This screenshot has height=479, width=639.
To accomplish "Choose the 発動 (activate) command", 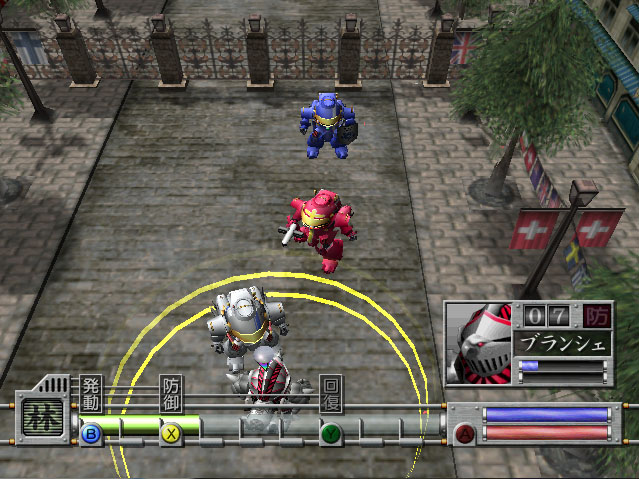I will [91, 395].
